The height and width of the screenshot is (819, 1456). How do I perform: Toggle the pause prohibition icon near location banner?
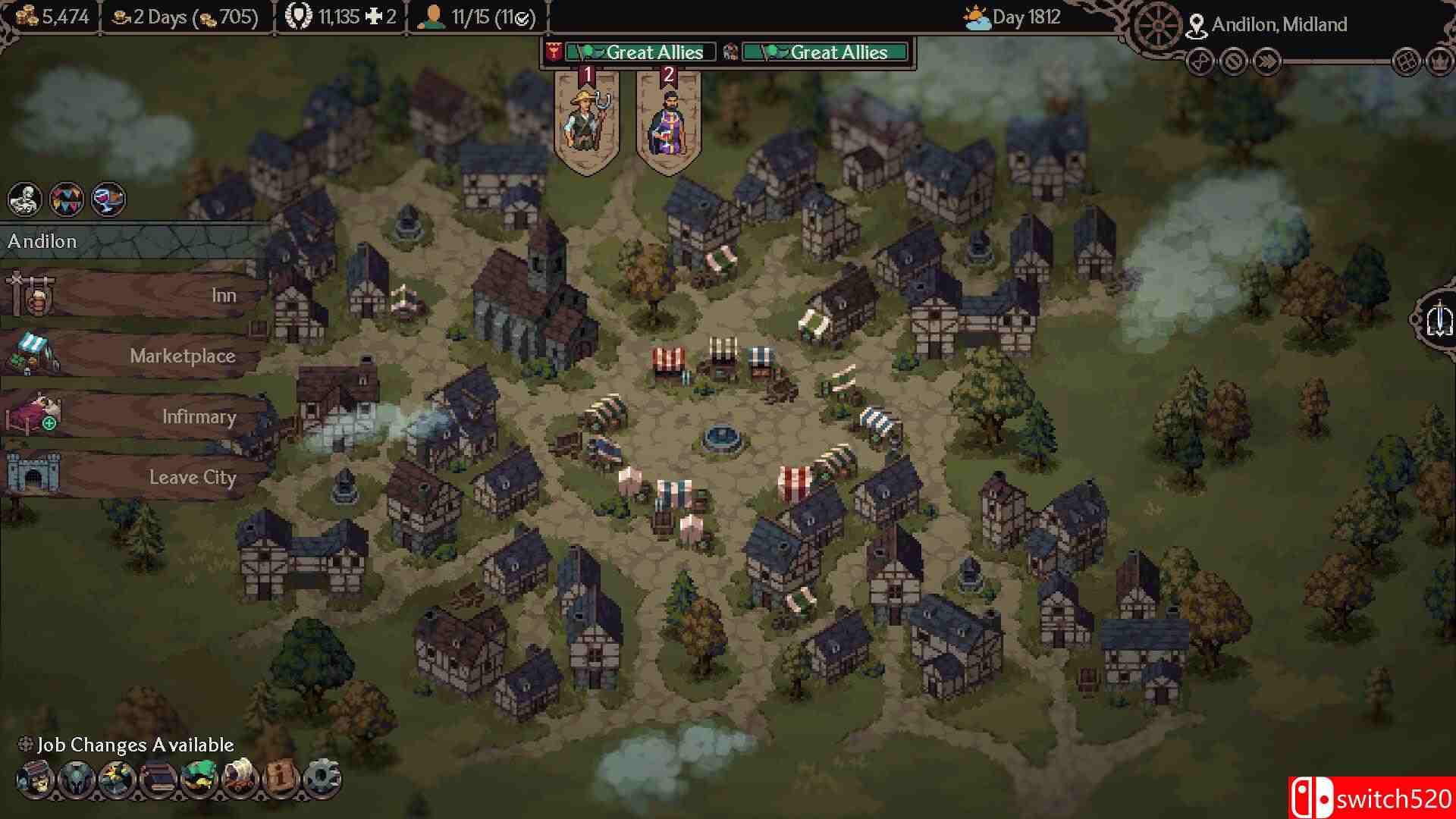[1234, 63]
